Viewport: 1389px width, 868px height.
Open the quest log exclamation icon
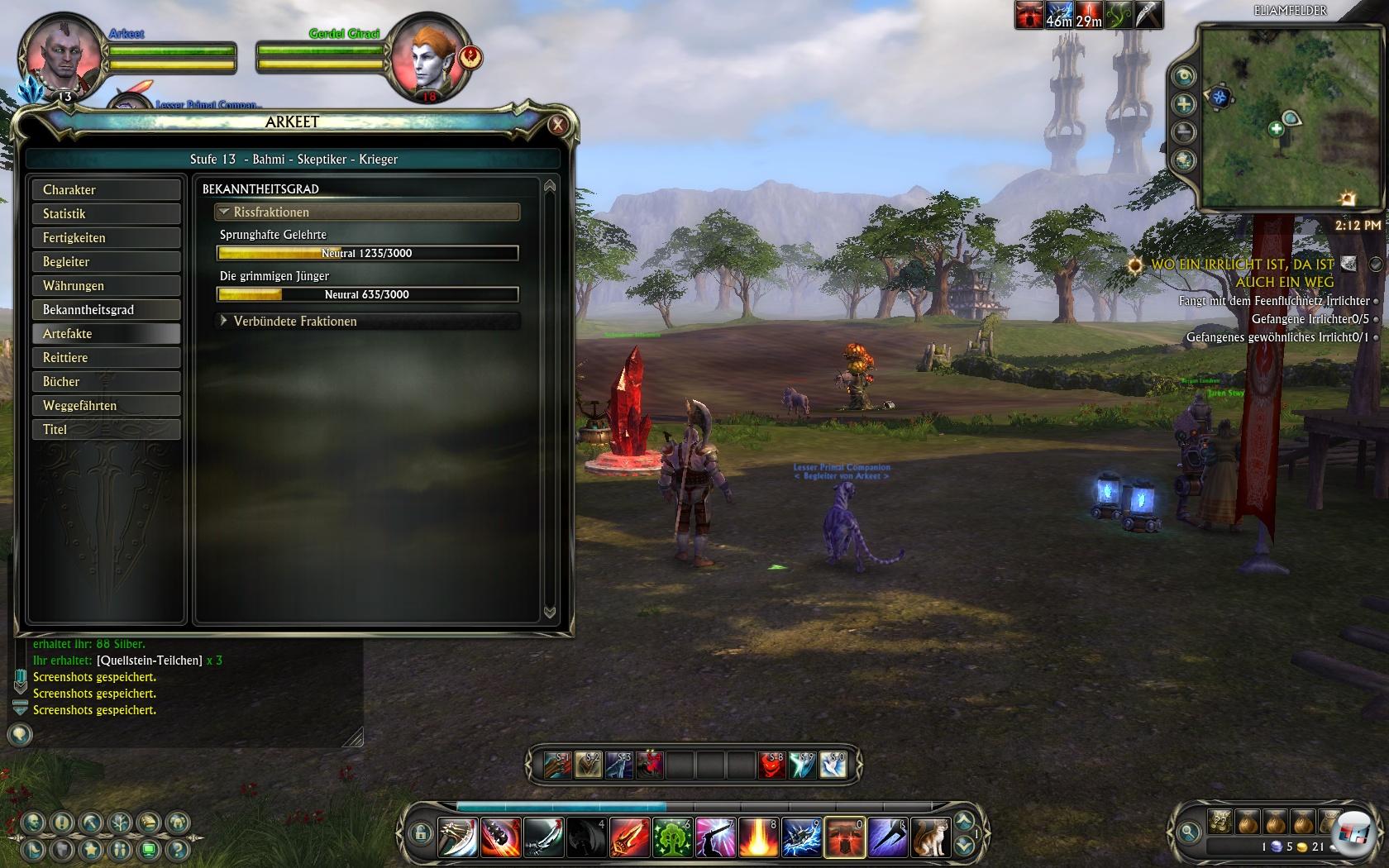tap(62, 823)
